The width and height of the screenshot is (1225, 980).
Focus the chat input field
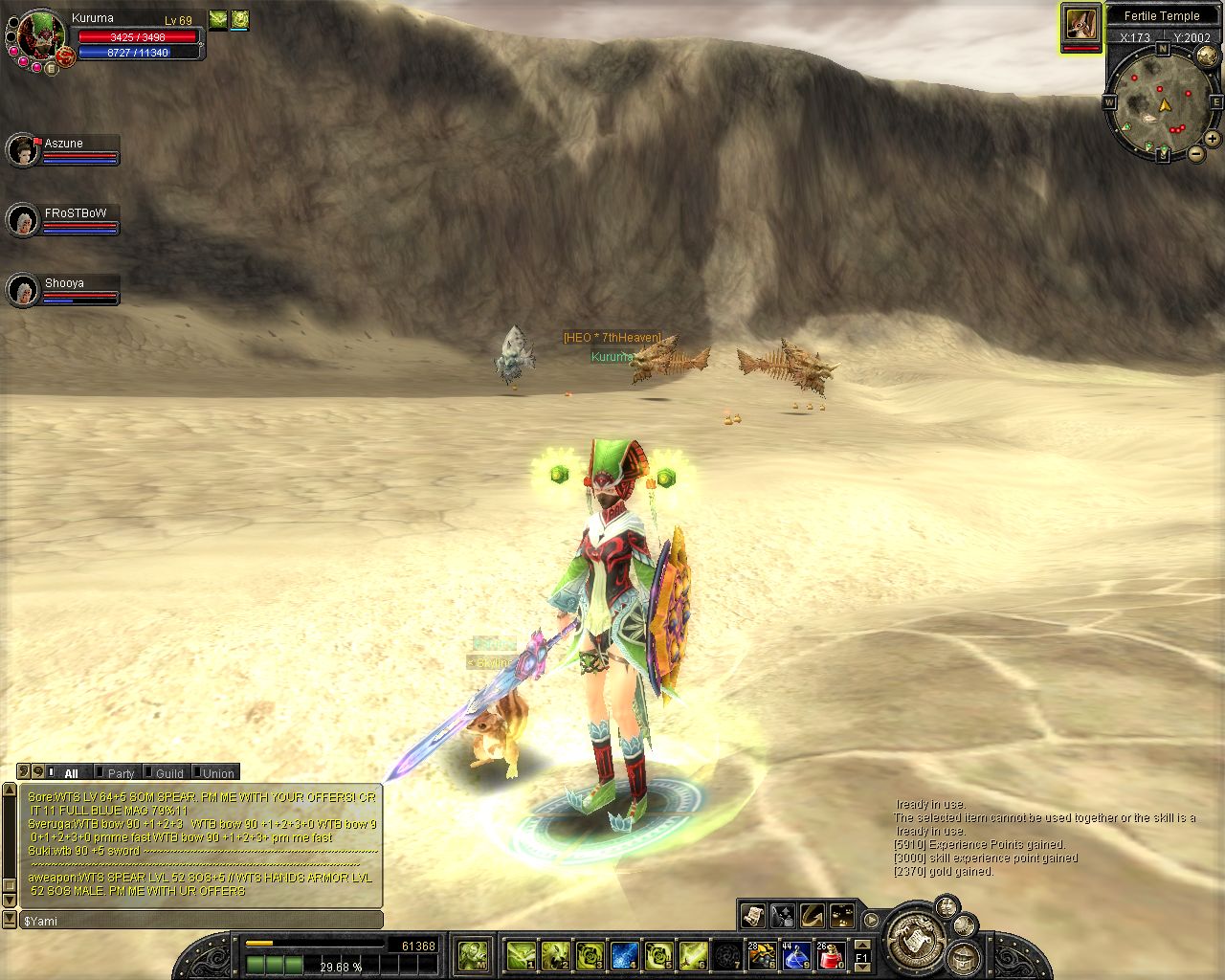coord(201,921)
